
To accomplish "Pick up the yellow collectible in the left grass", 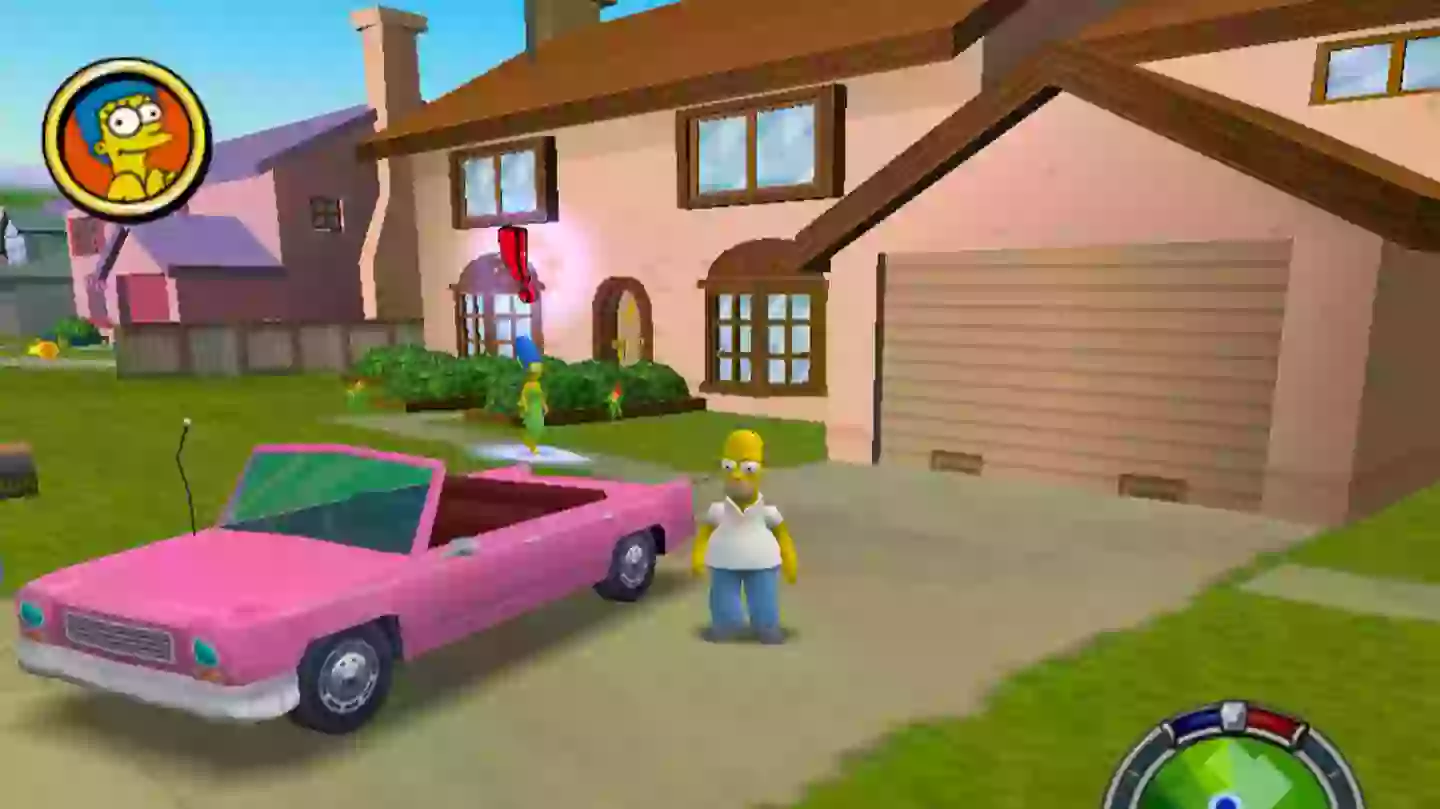I will 42,349.
